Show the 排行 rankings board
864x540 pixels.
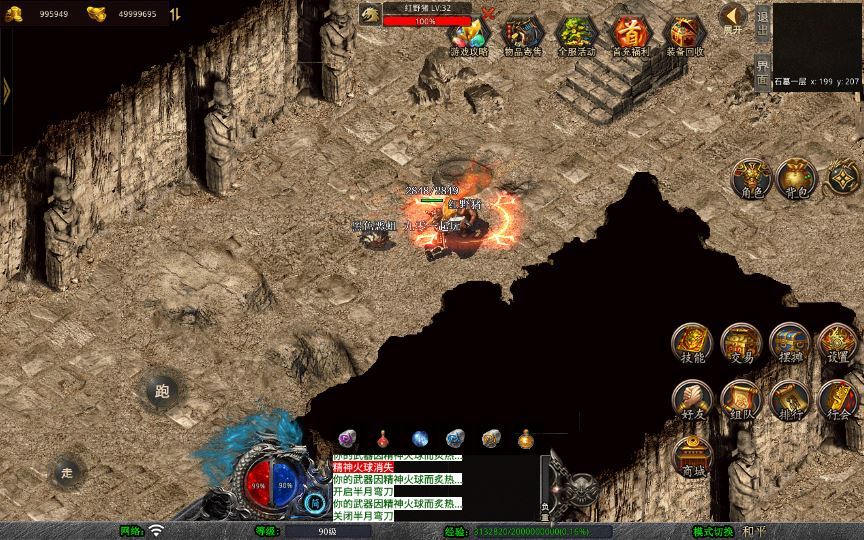pyautogui.click(x=789, y=399)
